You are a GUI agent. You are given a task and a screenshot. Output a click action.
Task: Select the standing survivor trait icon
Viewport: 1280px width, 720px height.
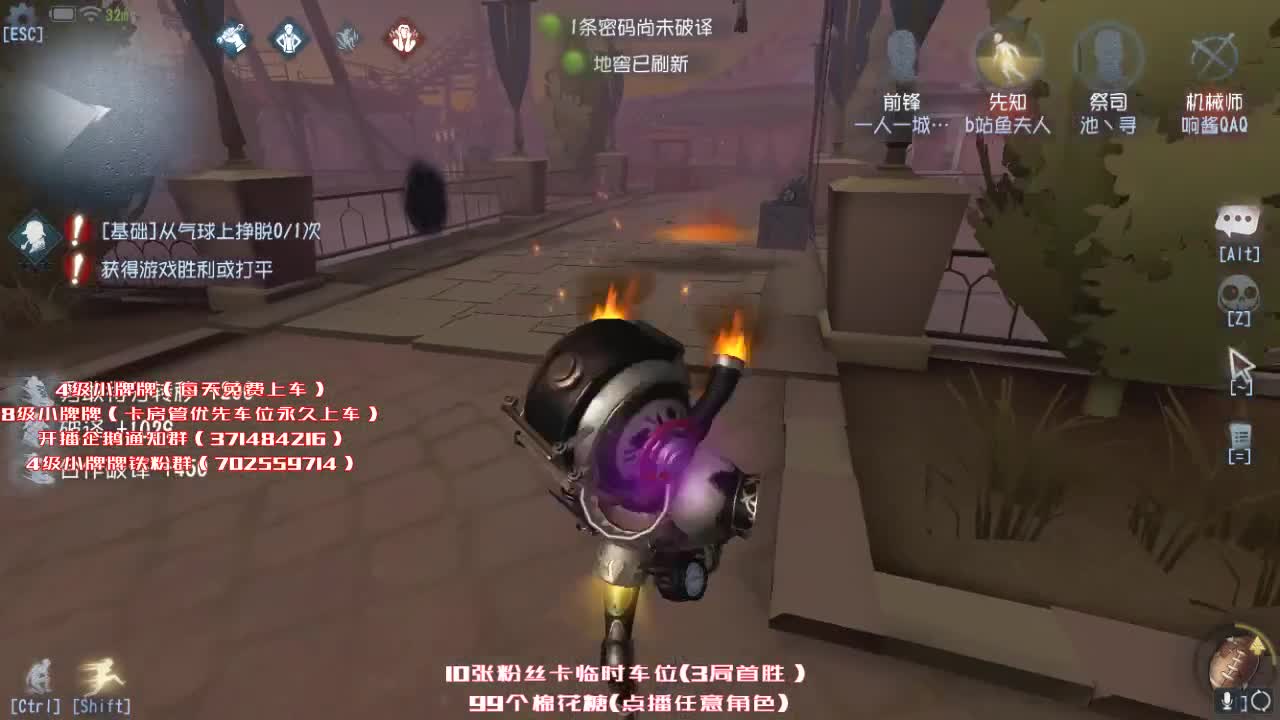(x=287, y=40)
